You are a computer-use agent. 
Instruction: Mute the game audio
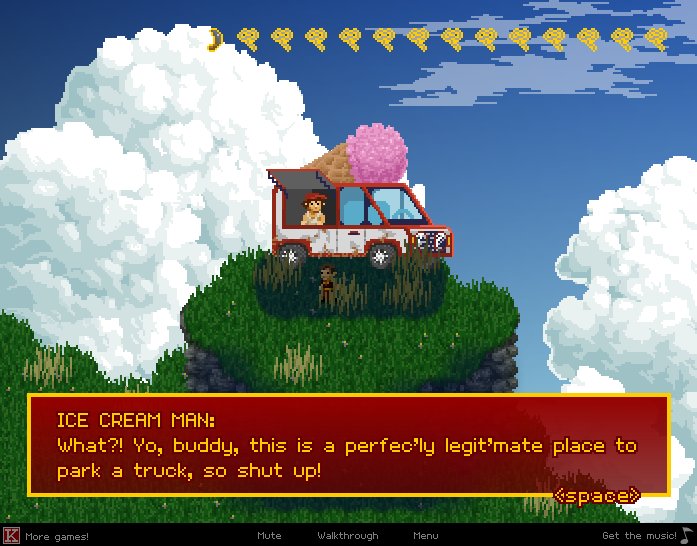coord(269,536)
